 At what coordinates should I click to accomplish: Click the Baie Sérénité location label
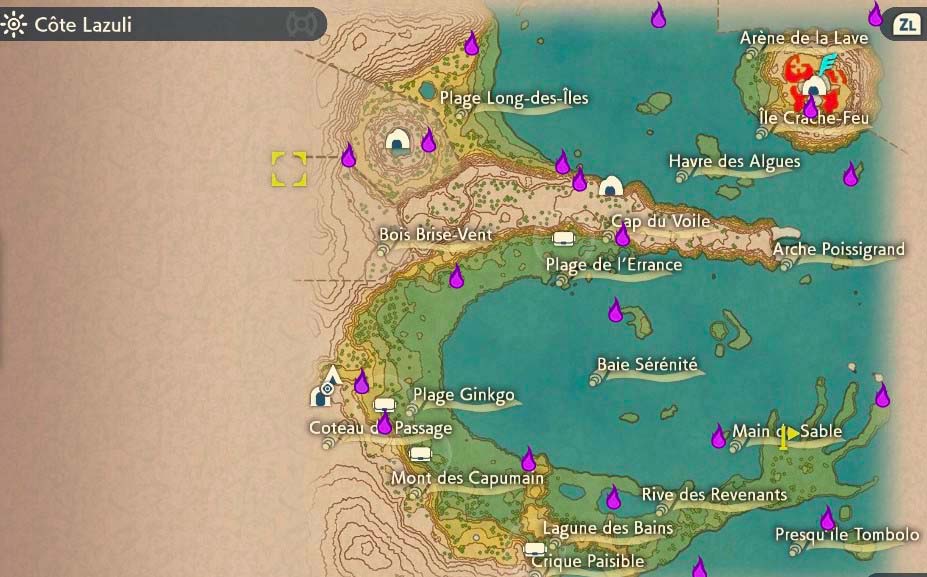click(647, 364)
